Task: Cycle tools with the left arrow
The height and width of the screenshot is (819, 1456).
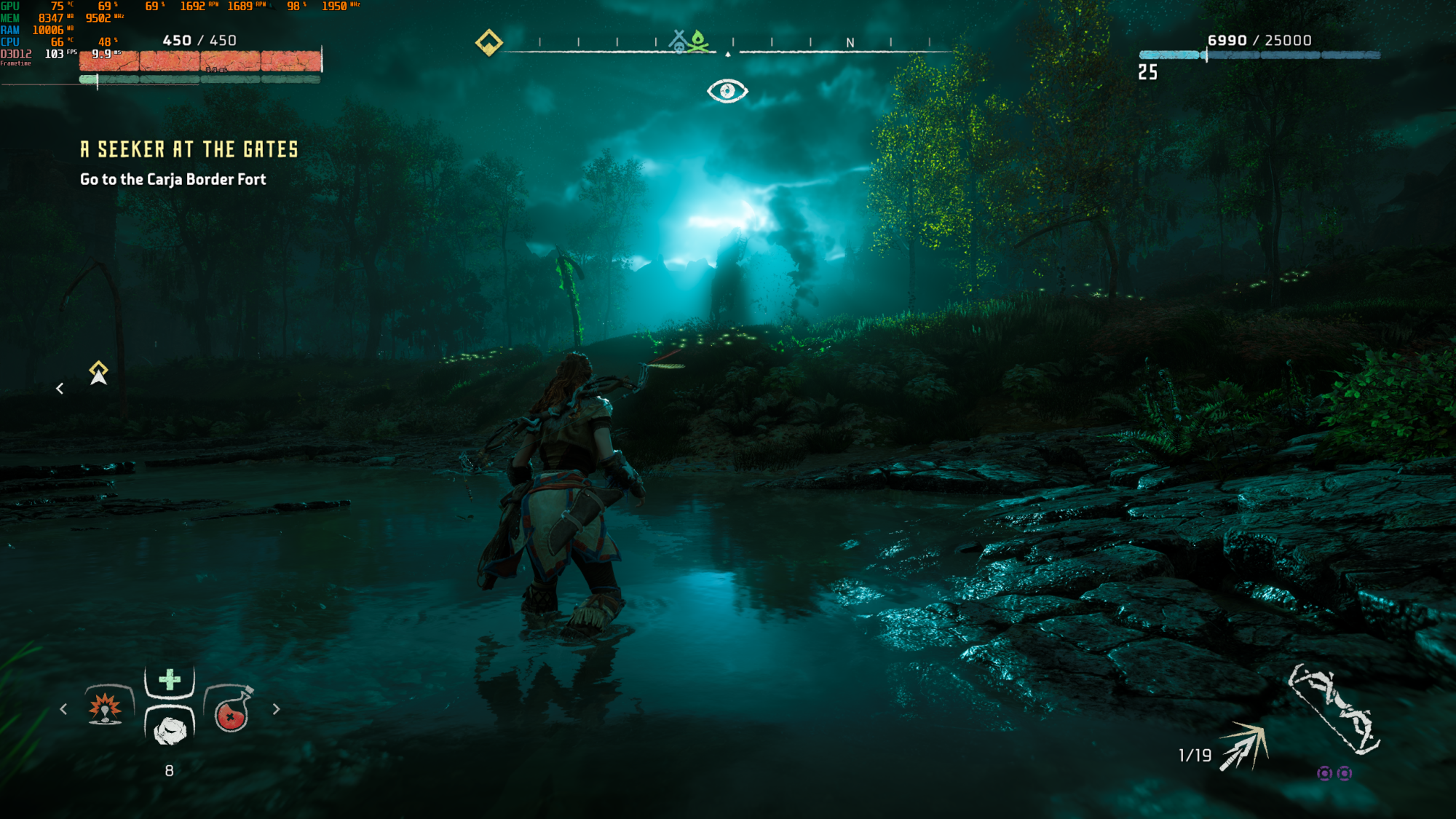Action: click(x=63, y=708)
